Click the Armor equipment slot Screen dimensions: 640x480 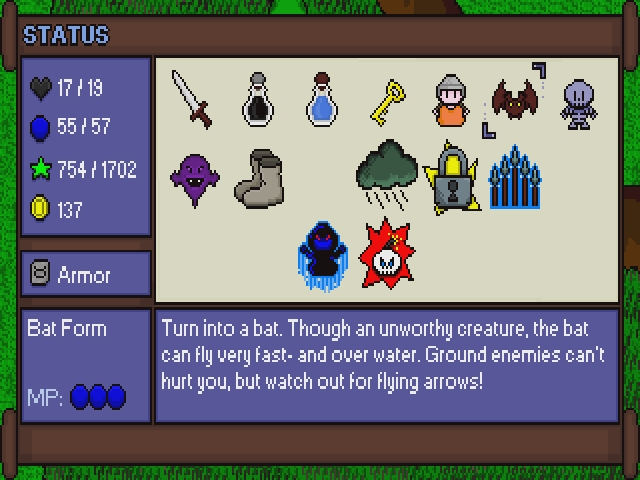point(85,274)
